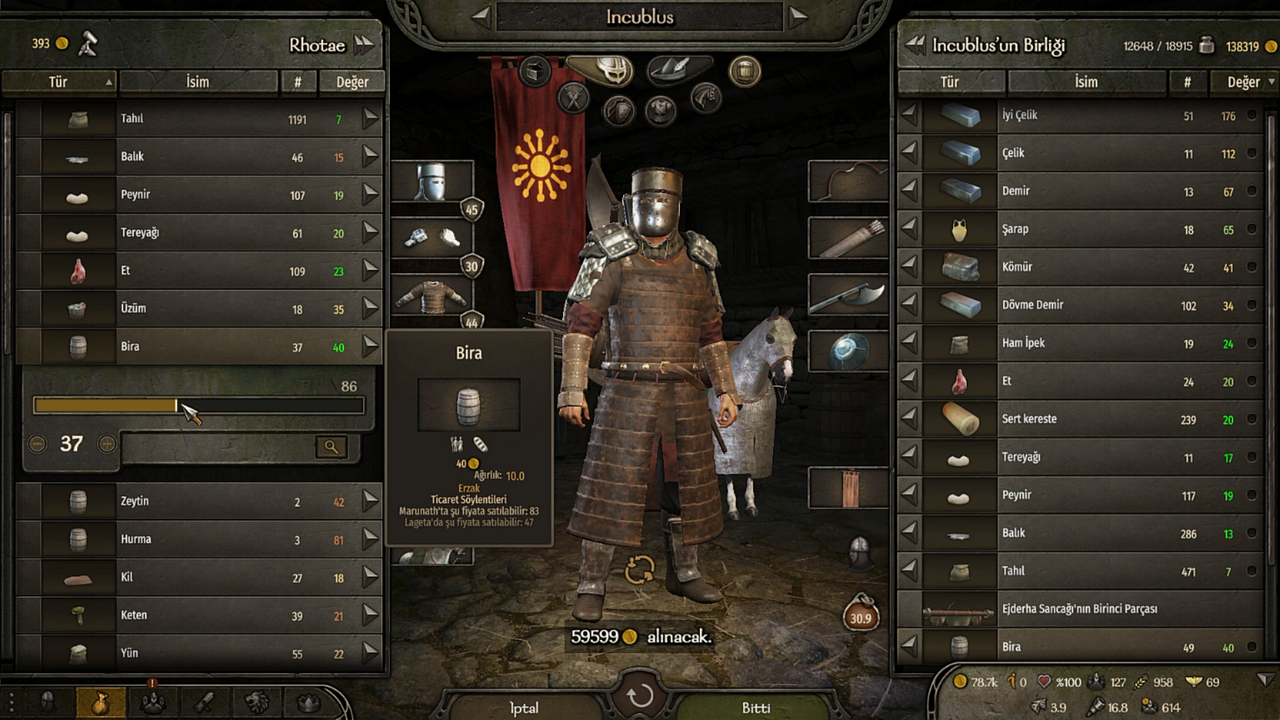This screenshot has width=1280, height=720.
Task: Select the equipped axe weapon slot
Action: pyautogui.click(x=846, y=296)
